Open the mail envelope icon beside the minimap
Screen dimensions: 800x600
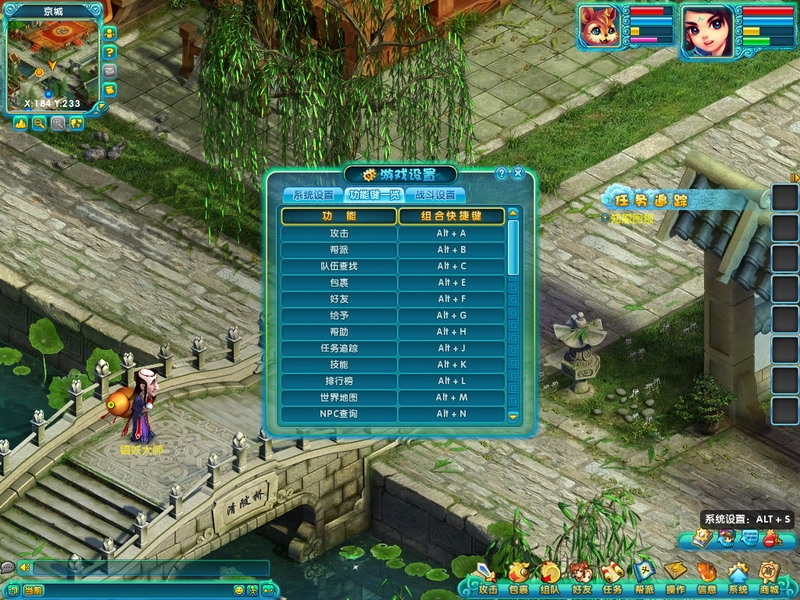(x=109, y=71)
